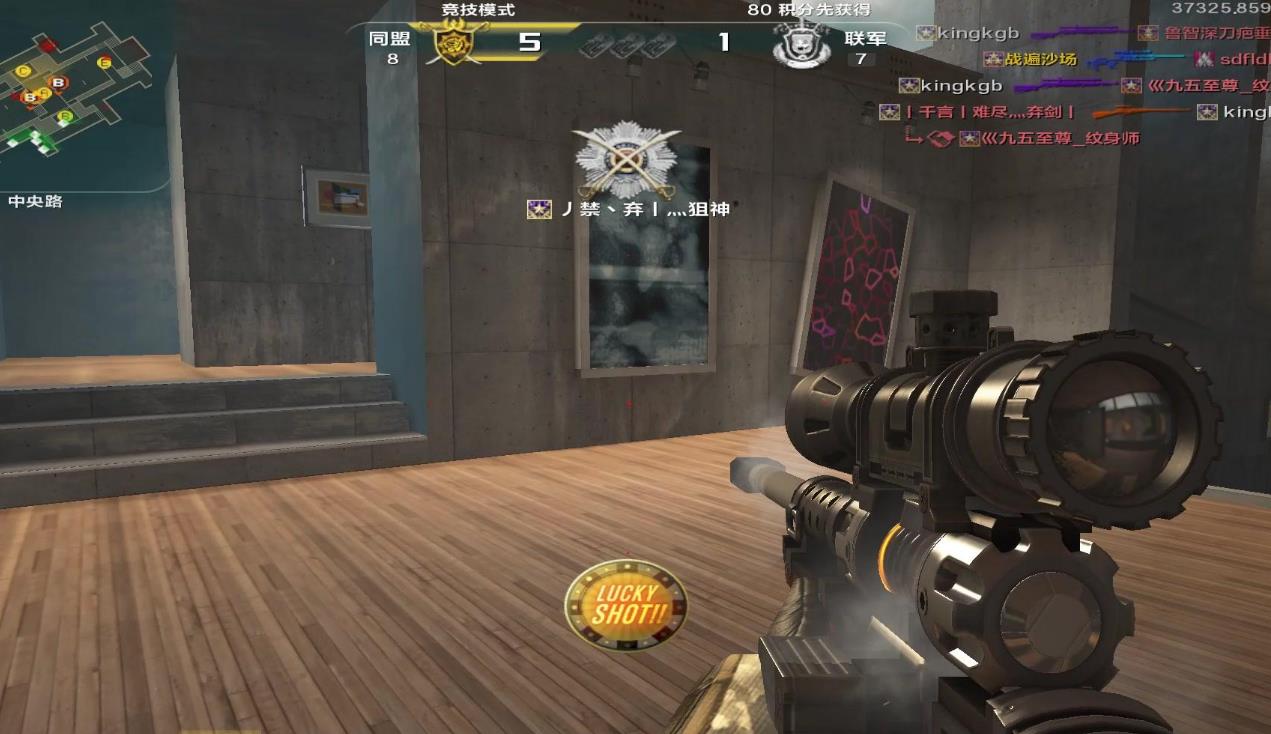Image resolution: width=1271 pixels, height=734 pixels.
Task: Select the gold 同盟 team emblem
Action: pyautogui.click(x=454, y=44)
